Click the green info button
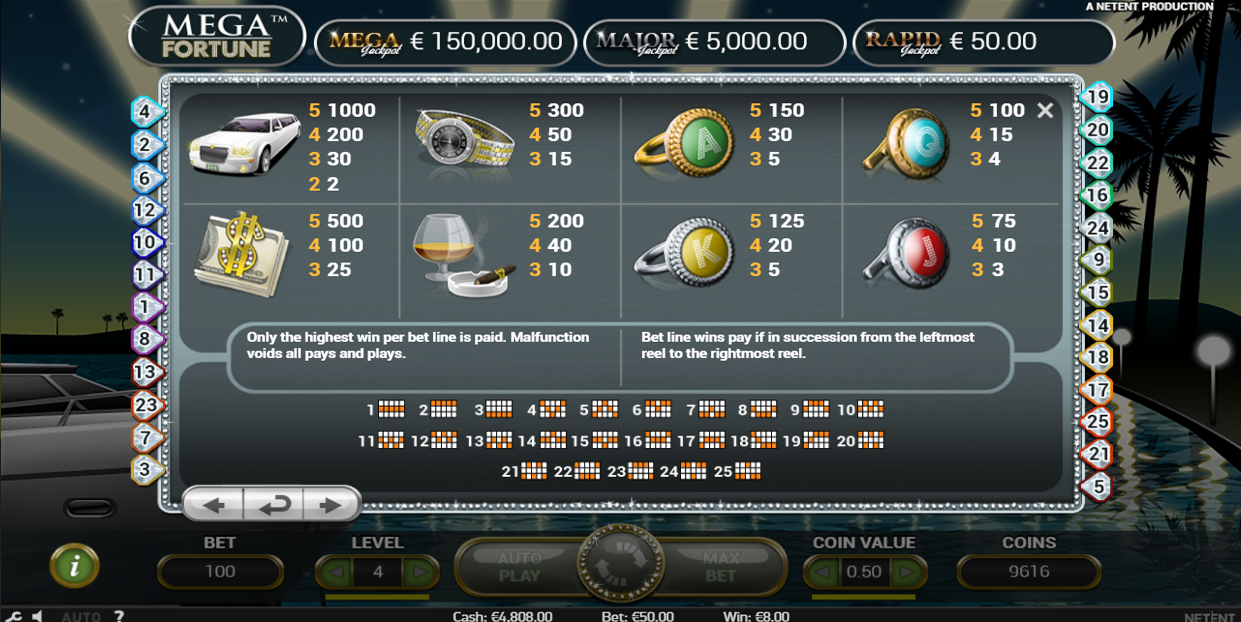Screen dimensions: 1241x622 click(x=75, y=567)
